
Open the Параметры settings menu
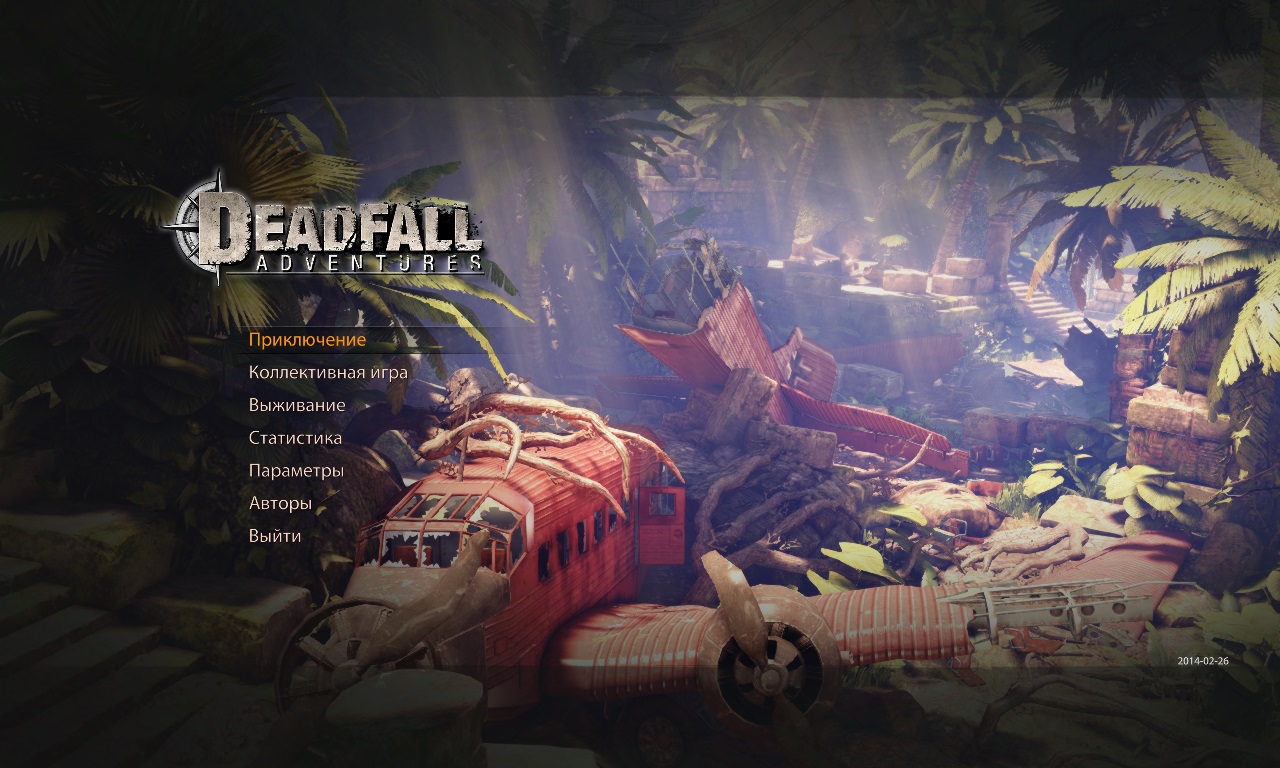point(296,470)
